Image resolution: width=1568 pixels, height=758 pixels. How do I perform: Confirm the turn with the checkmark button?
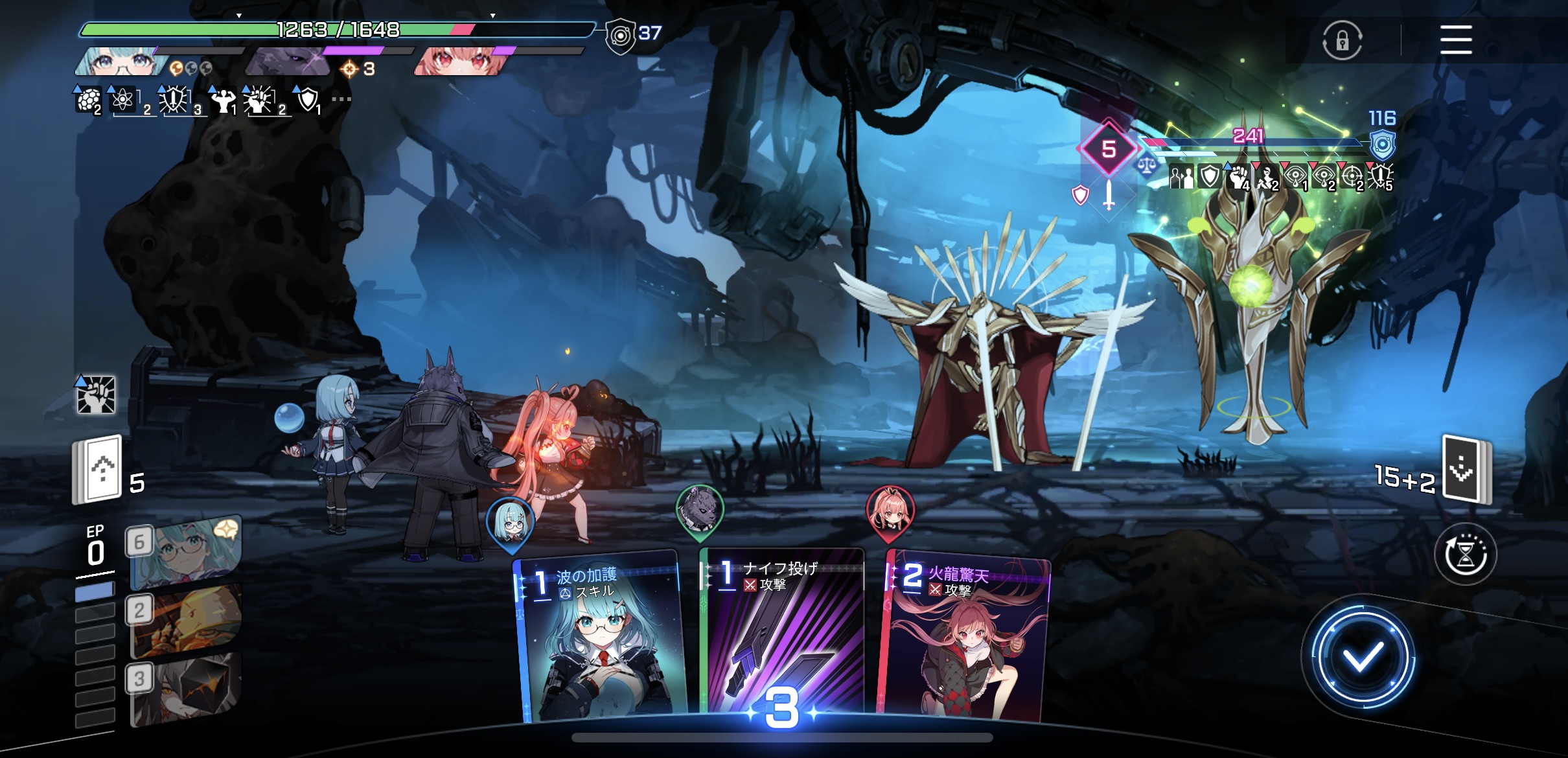[1362, 658]
